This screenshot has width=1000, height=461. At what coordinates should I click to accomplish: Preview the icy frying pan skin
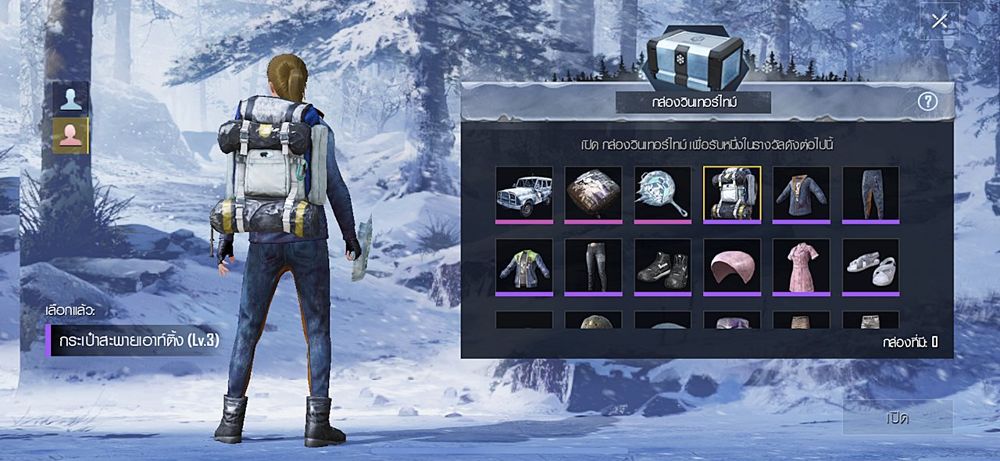pos(663,193)
